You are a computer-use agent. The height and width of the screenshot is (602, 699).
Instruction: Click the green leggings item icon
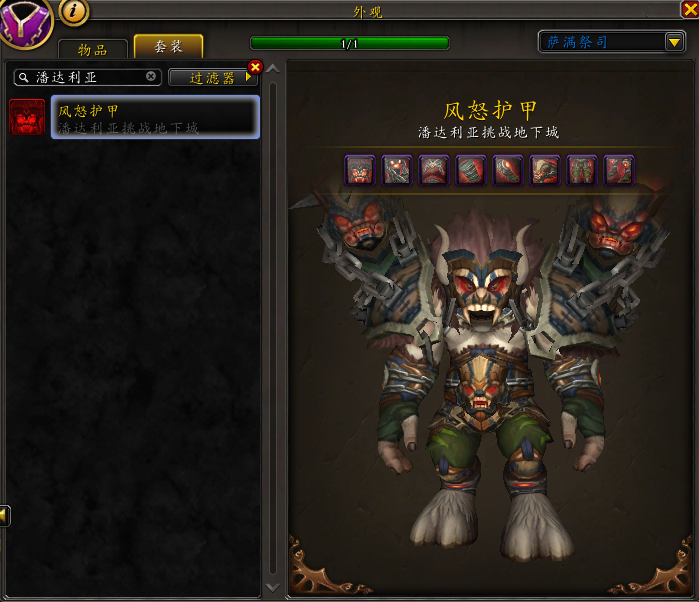click(582, 170)
